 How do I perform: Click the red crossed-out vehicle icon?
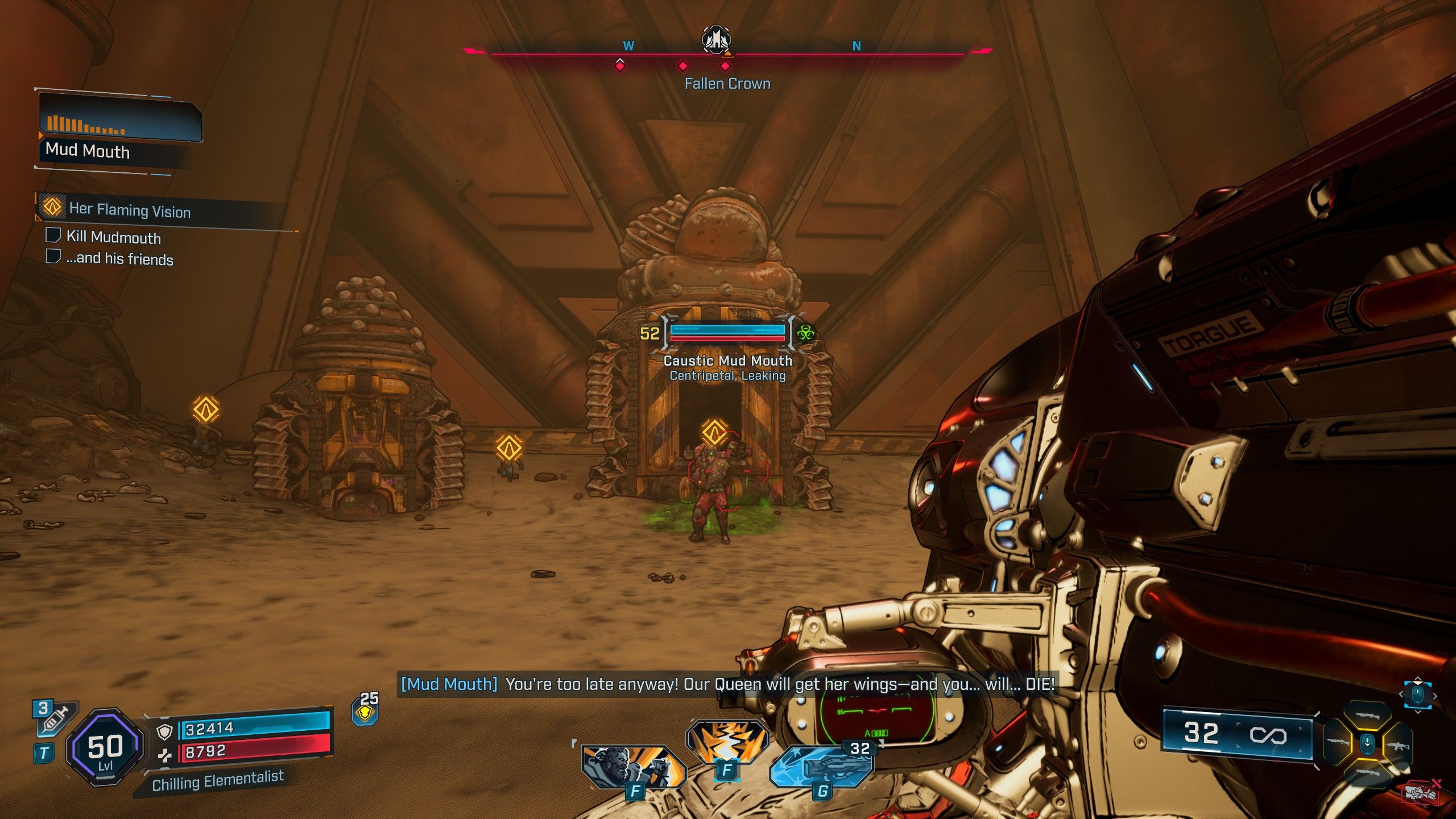(x=1422, y=792)
